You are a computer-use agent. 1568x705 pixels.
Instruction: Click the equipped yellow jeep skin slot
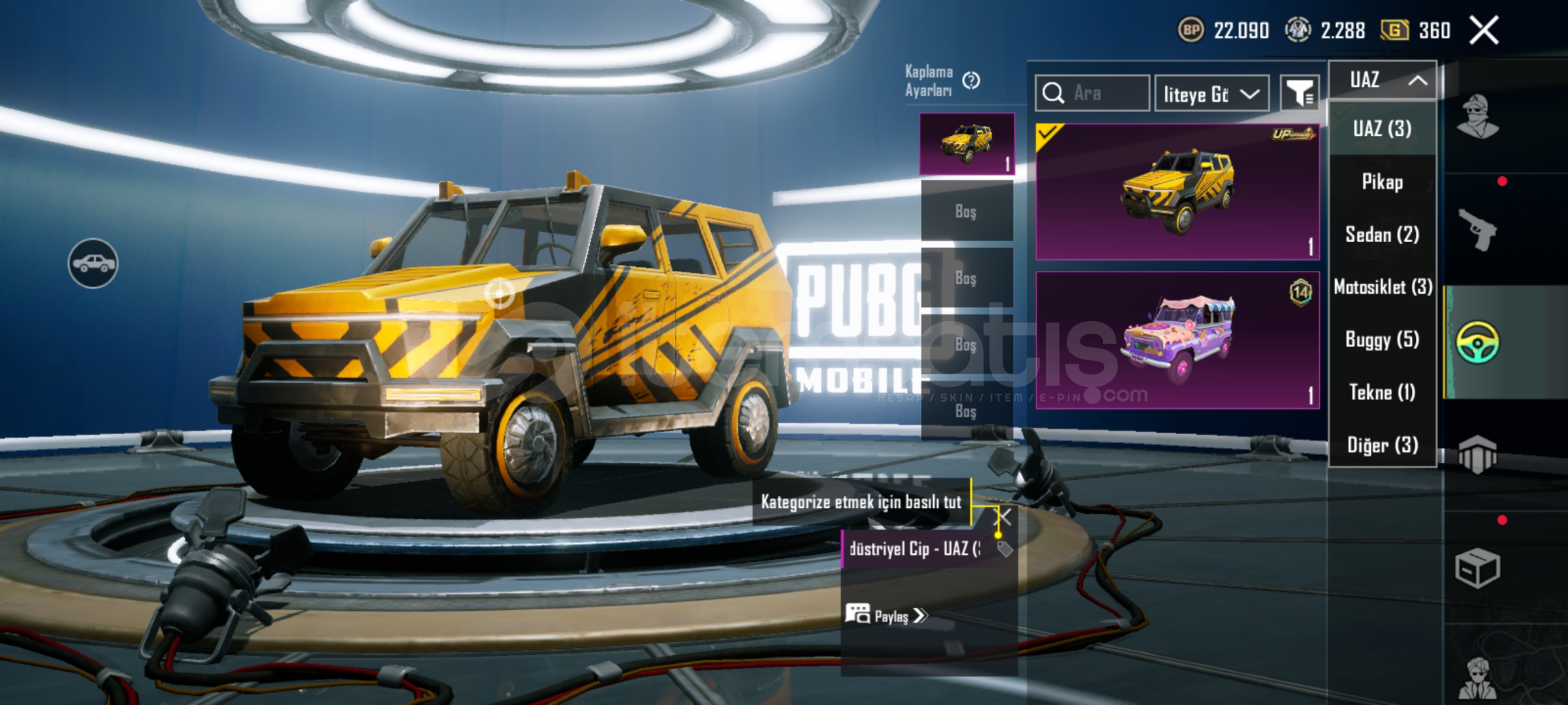coord(967,144)
